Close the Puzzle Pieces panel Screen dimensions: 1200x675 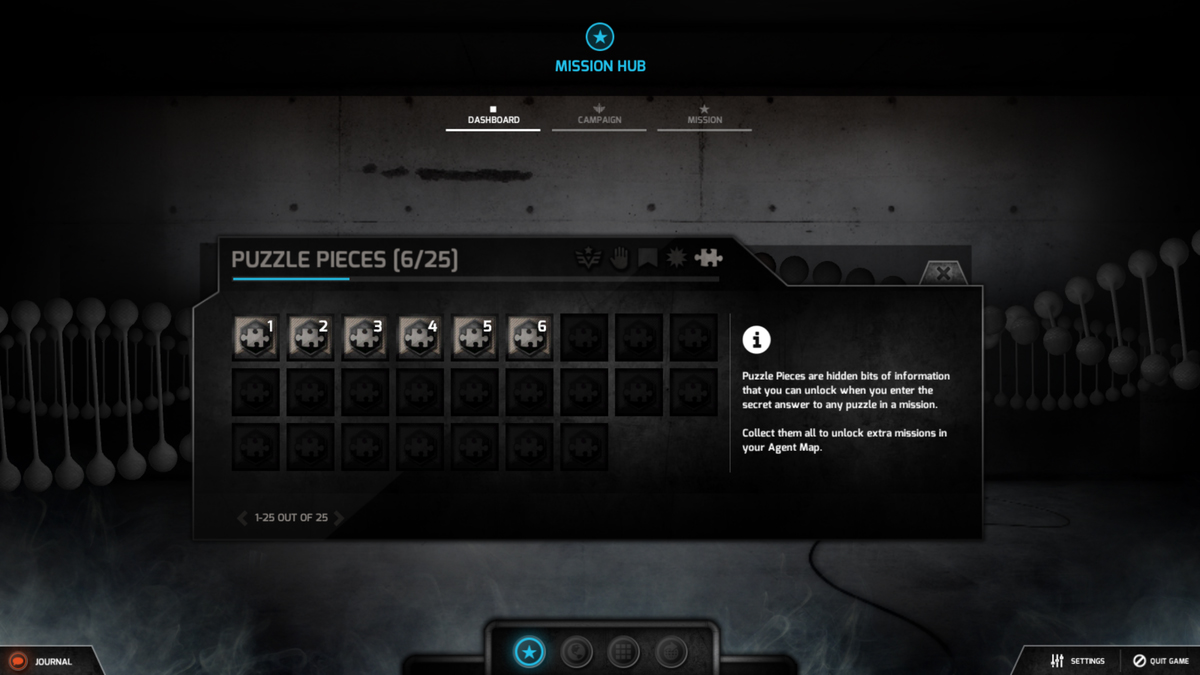point(942,273)
